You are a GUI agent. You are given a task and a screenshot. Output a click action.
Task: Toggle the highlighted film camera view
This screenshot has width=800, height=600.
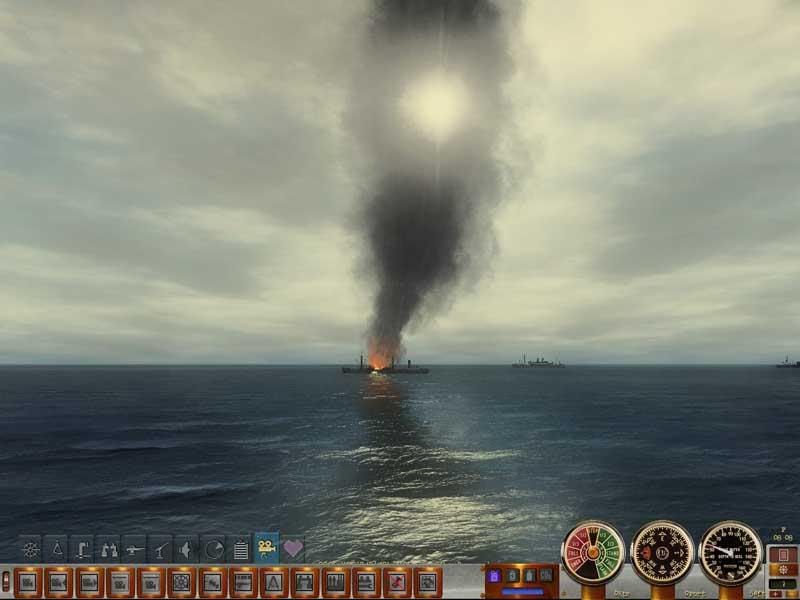tap(267, 548)
